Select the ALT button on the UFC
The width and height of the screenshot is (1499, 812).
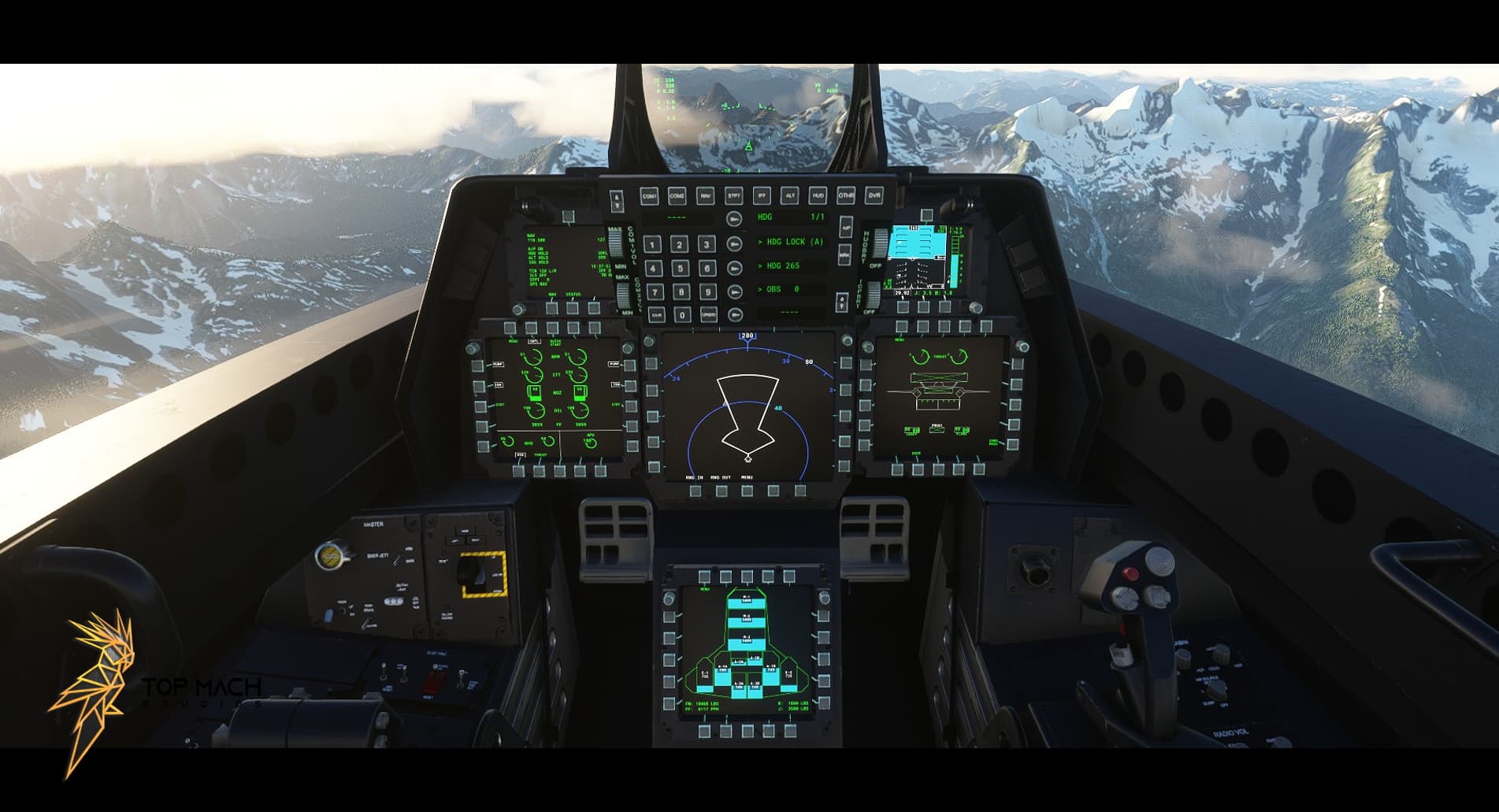791,196
